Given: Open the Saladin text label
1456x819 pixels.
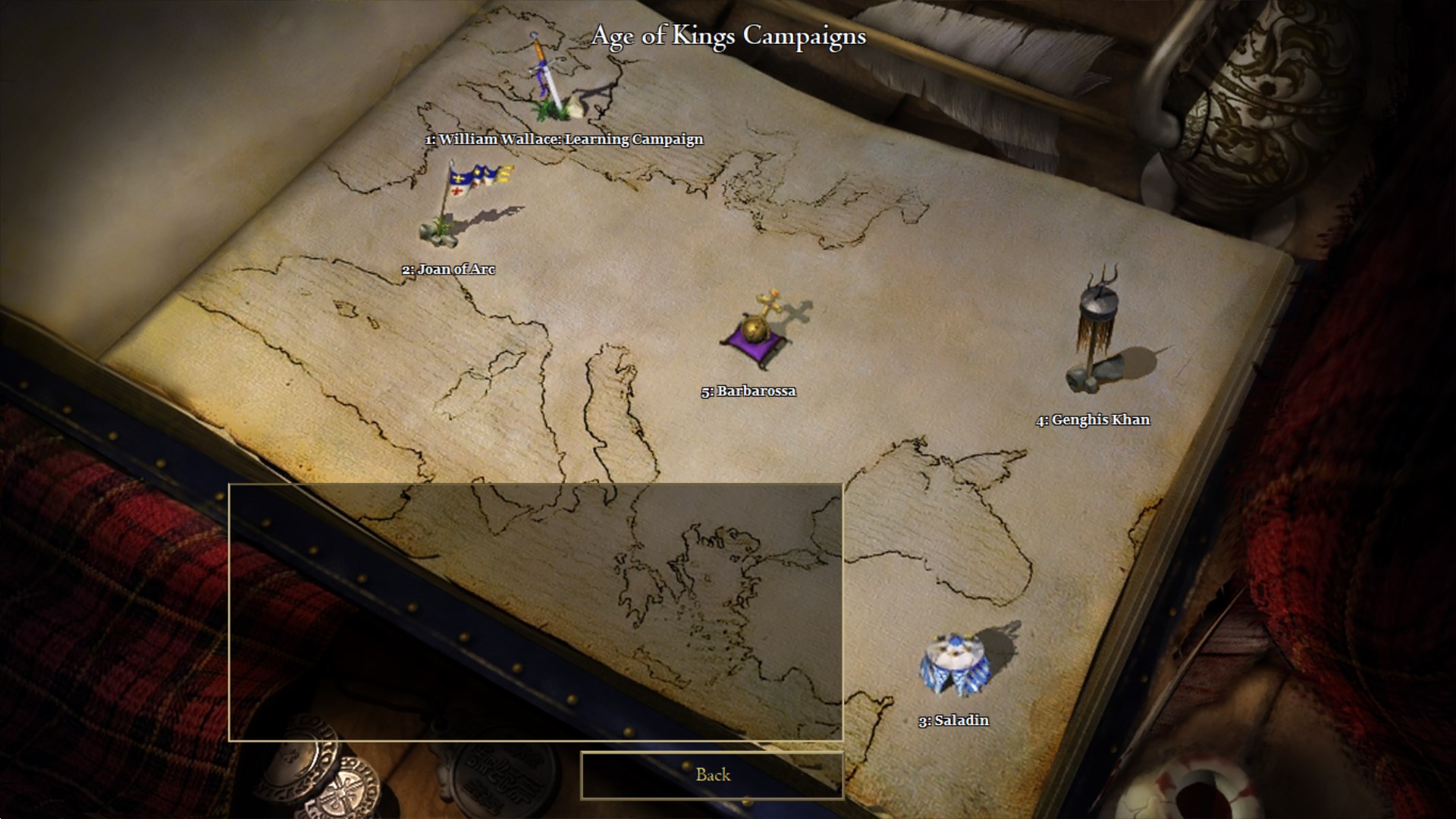Looking at the screenshot, I should tap(953, 720).
